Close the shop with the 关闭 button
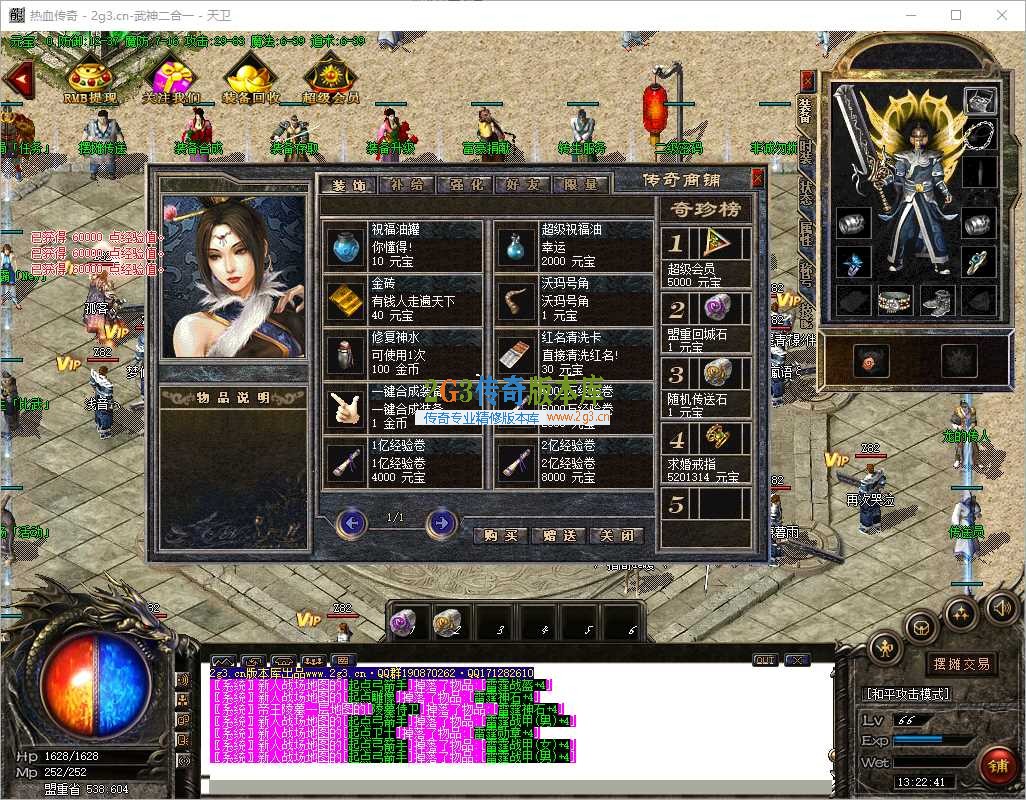The image size is (1026, 800). coord(616,536)
